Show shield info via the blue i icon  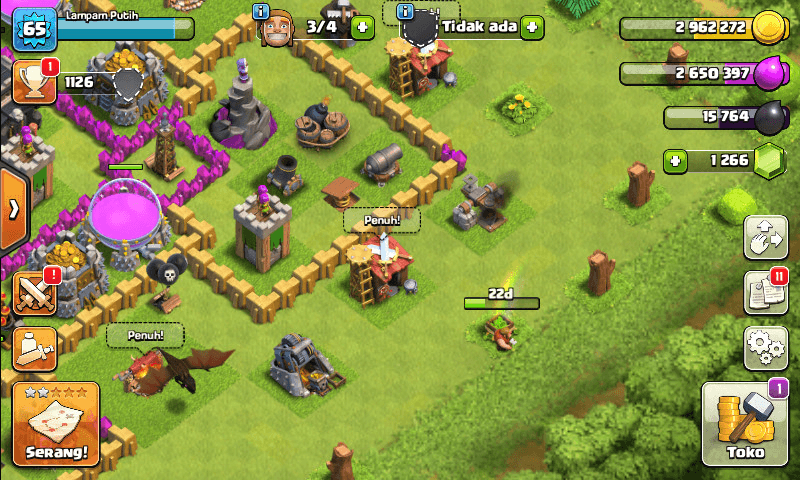point(405,12)
